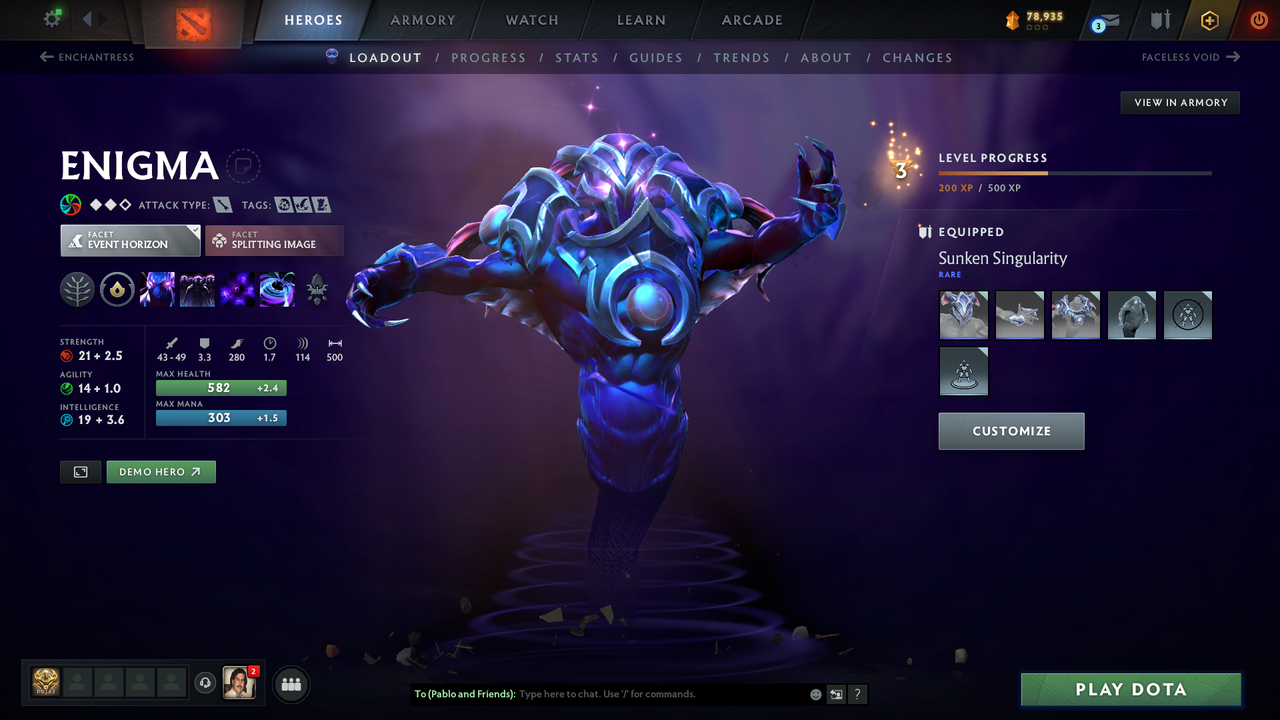1280x720 pixels.
Task: Open the friends list icon
Action: 290,684
